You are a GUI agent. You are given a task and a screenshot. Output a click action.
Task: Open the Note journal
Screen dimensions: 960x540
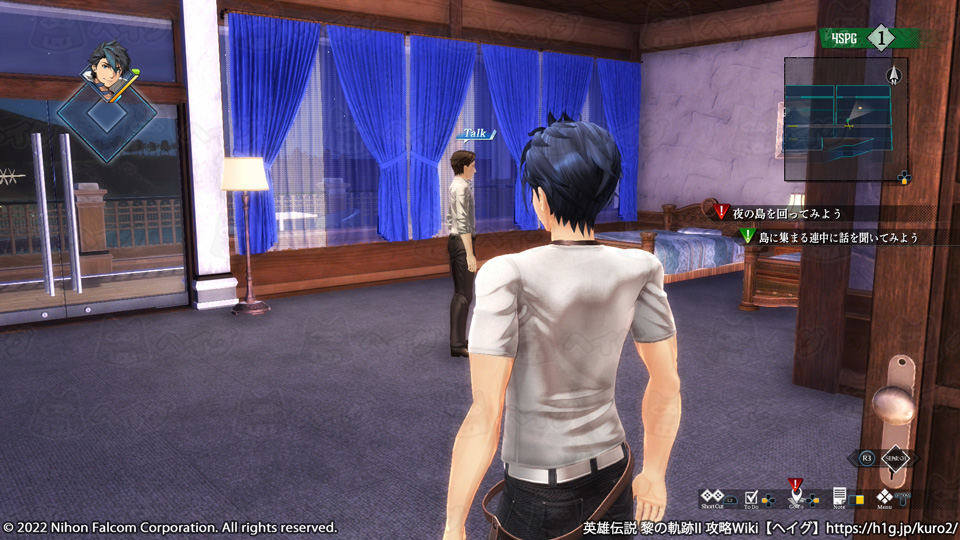click(840, 497)
